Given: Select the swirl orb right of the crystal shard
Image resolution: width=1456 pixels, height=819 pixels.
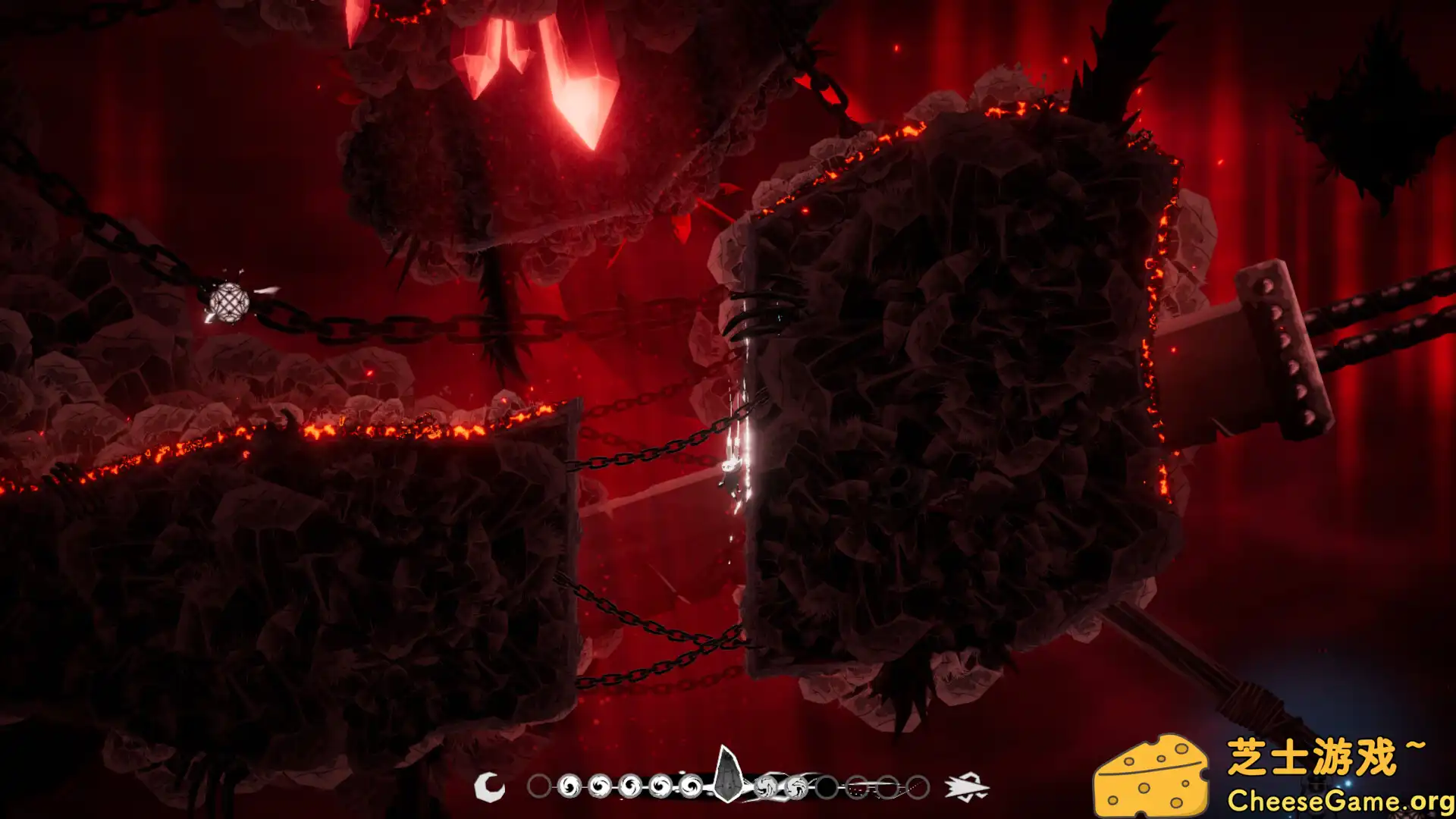Looking at the screenshot, I should click(x=766, y=786).
